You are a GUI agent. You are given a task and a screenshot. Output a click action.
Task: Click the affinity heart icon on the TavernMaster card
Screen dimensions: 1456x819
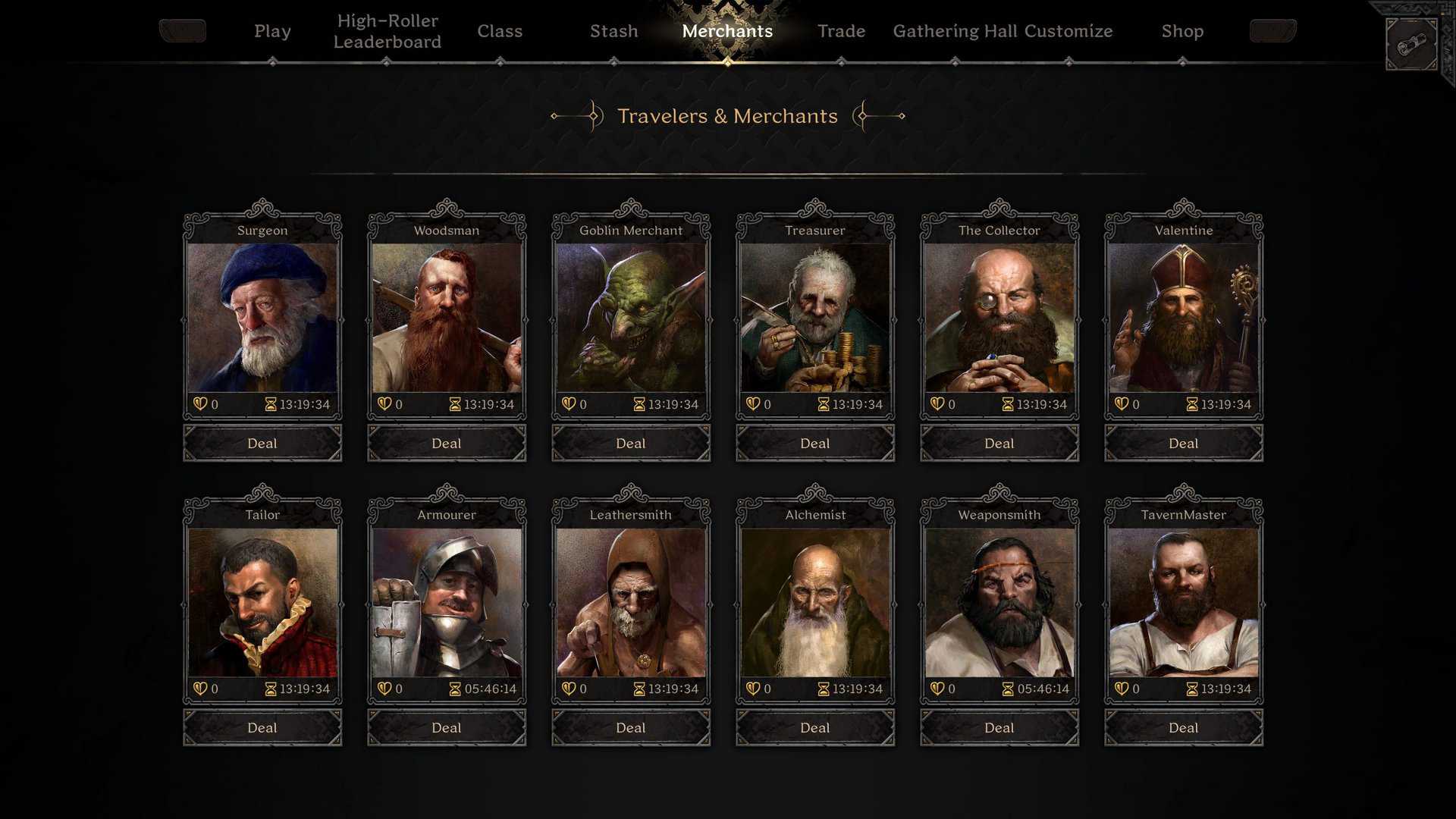click(1120, 689)
